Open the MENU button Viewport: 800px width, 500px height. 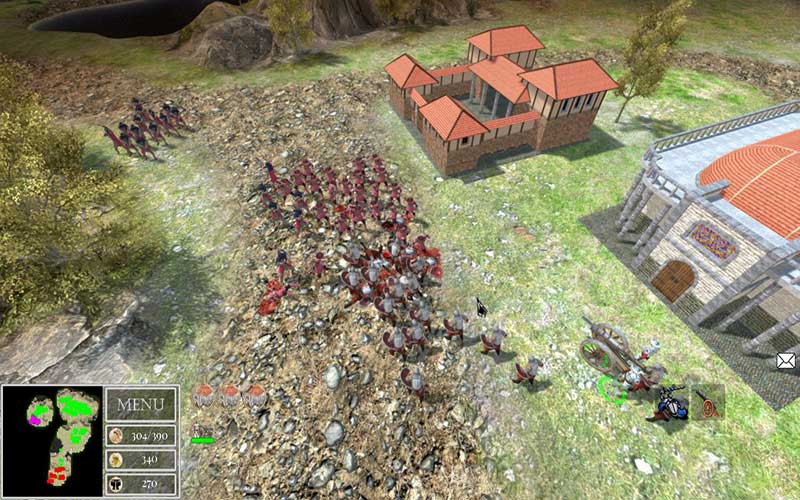click(x=140, y=405)
